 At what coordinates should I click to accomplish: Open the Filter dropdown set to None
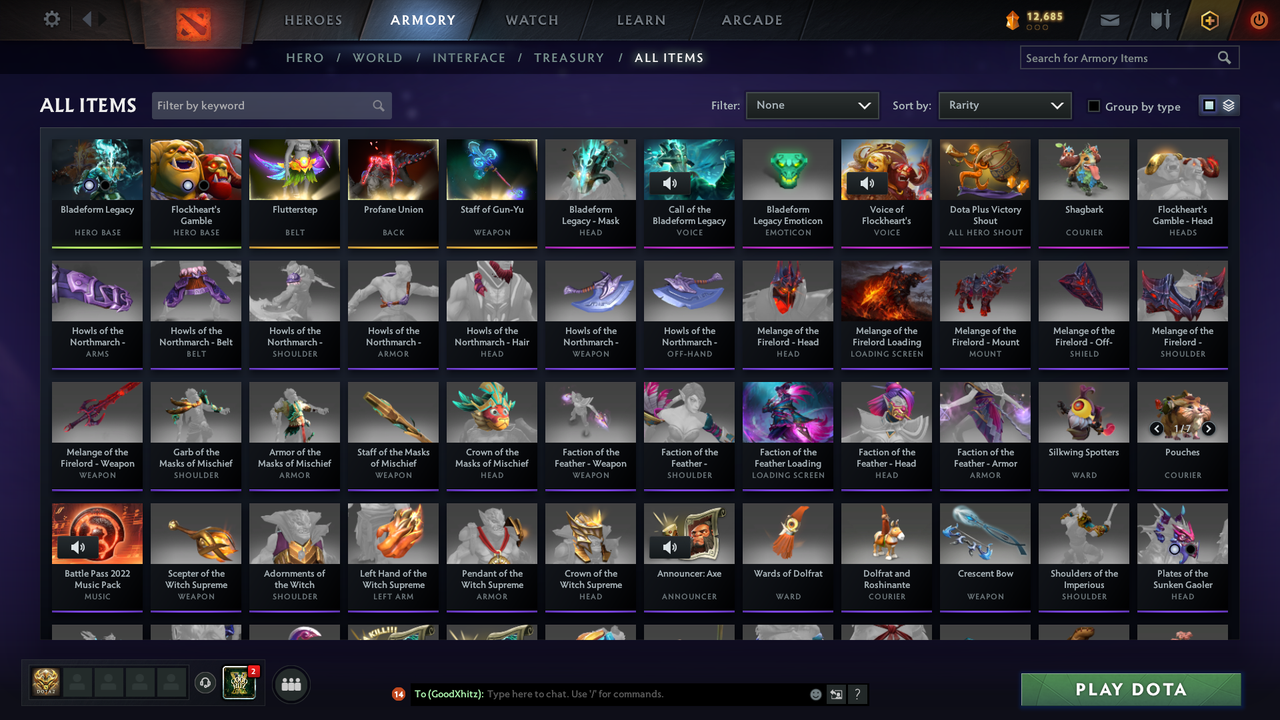tap(811, 105)
